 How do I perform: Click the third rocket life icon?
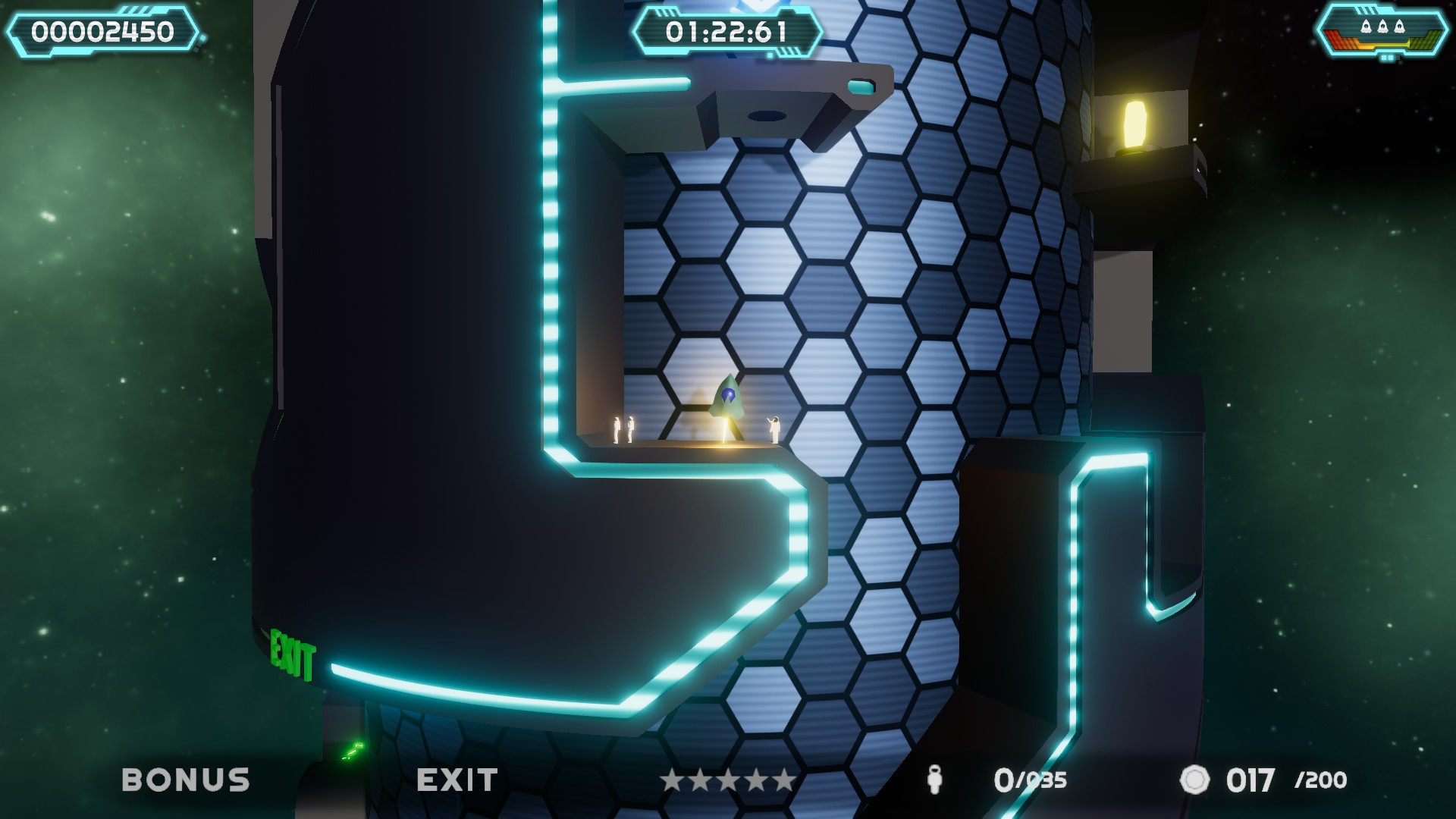pos(1399,26)
